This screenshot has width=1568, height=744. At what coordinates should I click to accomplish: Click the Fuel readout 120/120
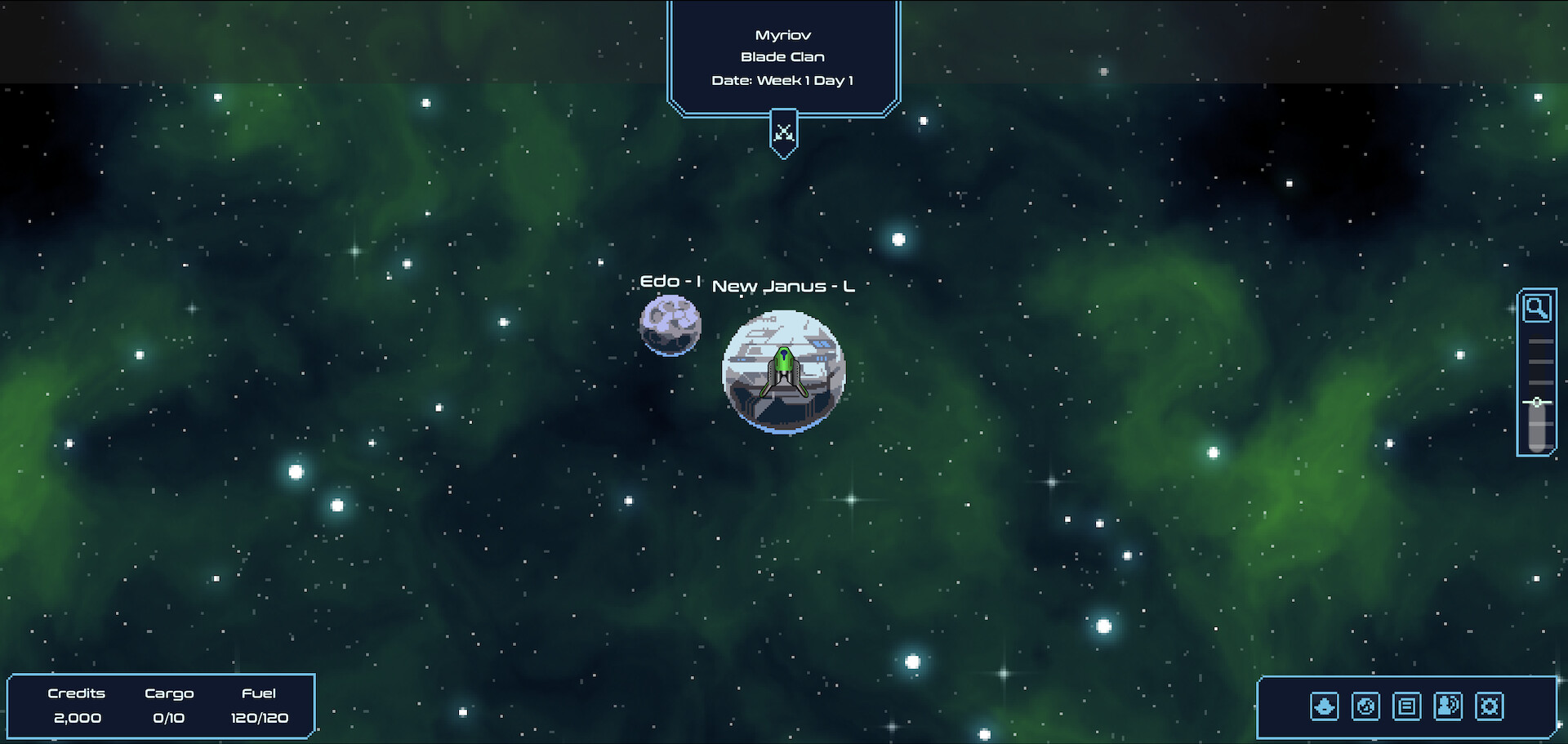pos(259,718)
